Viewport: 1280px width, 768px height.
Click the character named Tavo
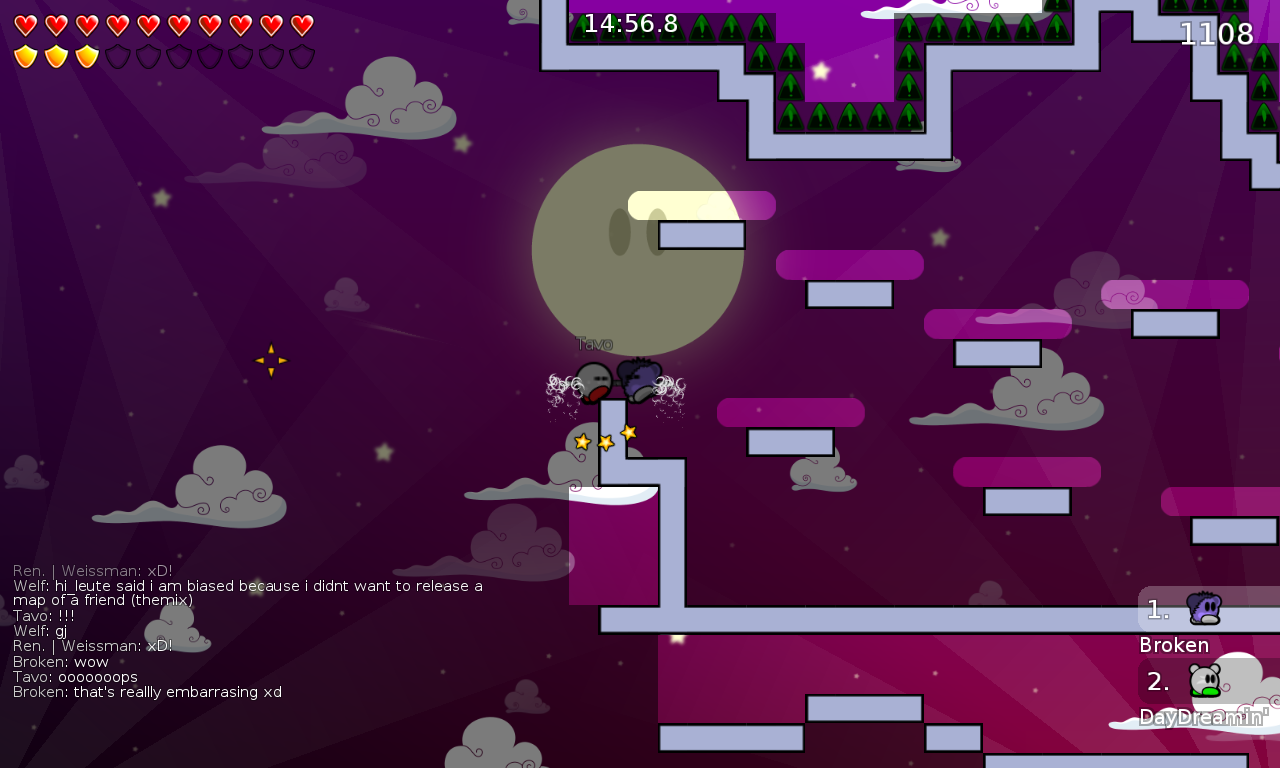point(595,378)
